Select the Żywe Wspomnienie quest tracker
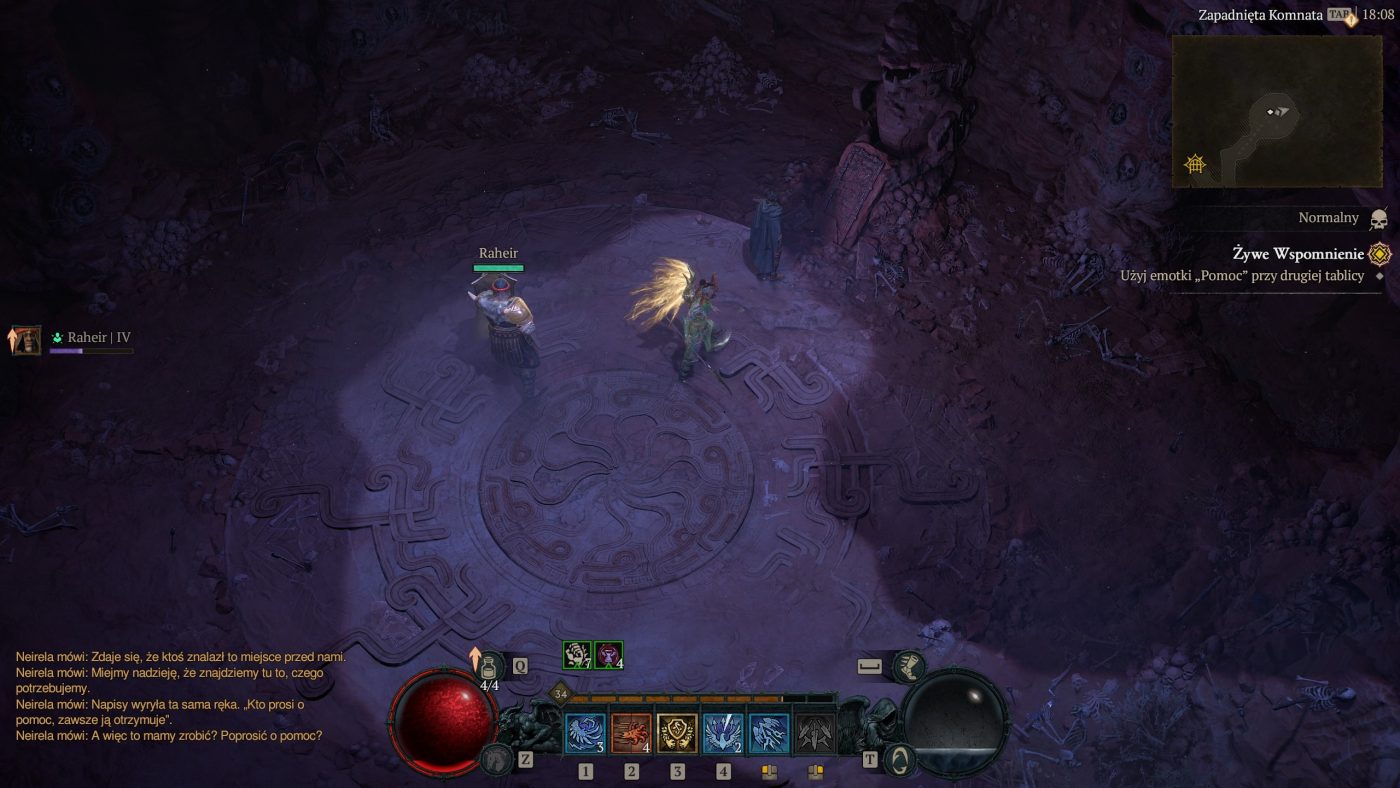 point(1297,254)
